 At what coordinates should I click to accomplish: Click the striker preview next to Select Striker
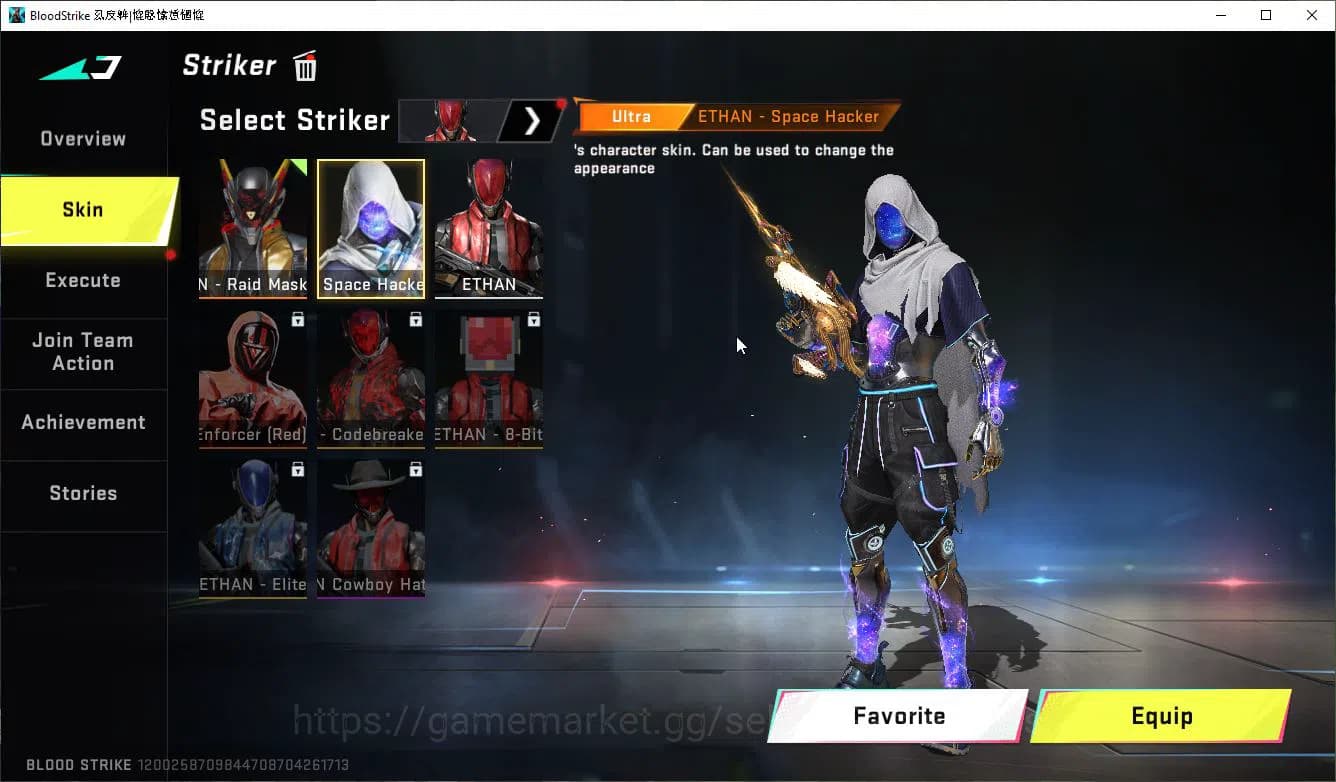pyautogui.click(x=449, y=120)
